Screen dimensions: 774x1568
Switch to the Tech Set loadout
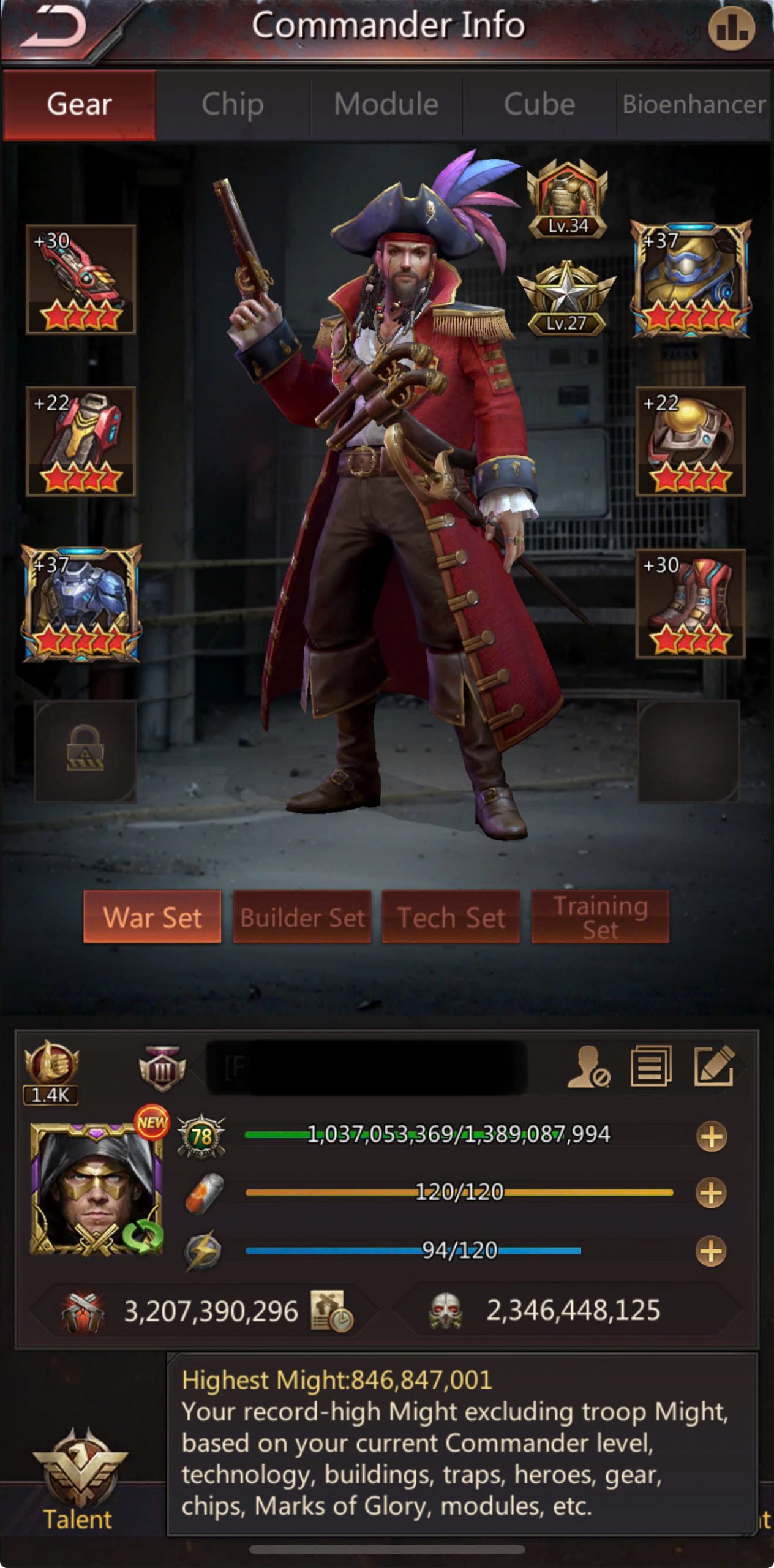(451, 917)
